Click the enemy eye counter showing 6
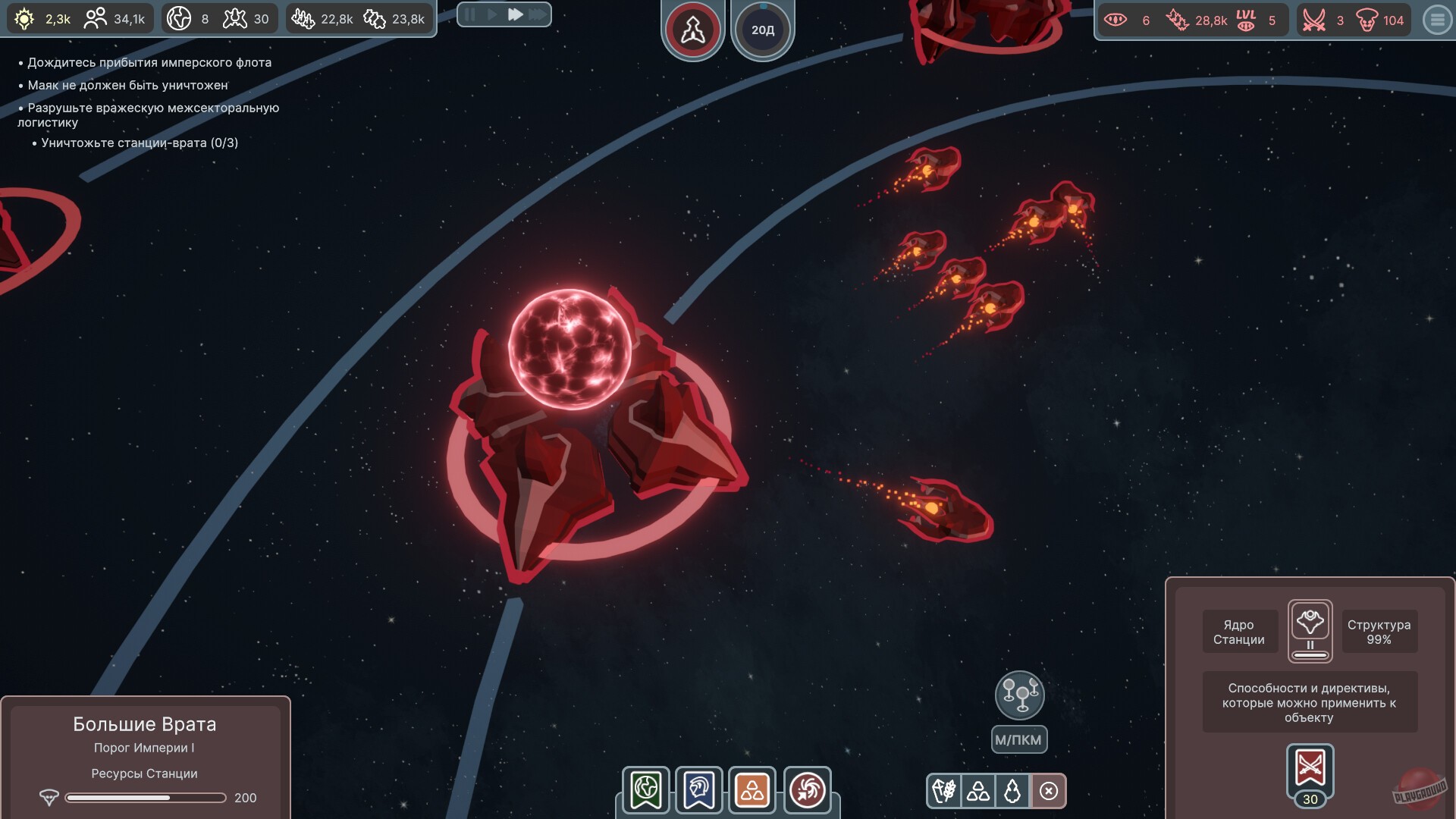Viewport: 1456px width, 819px height. (1120, 20)
